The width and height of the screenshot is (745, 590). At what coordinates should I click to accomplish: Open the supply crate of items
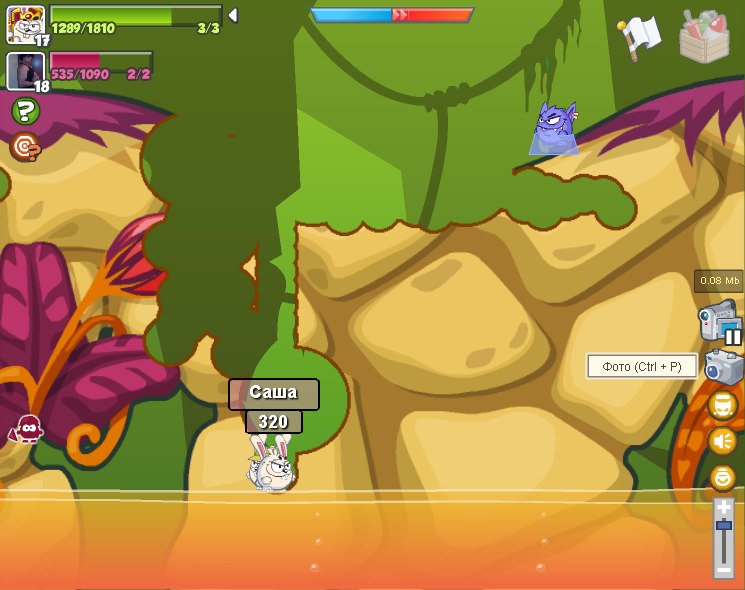click(704, 37)
